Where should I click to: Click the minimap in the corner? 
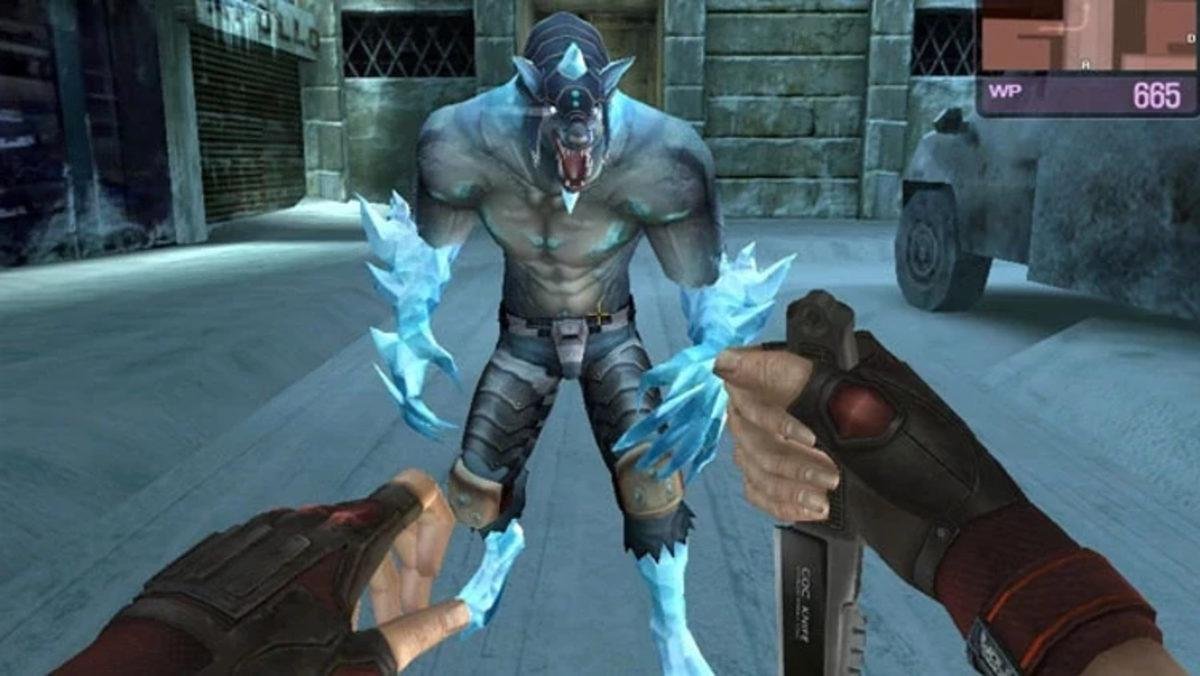[1087, 35]
